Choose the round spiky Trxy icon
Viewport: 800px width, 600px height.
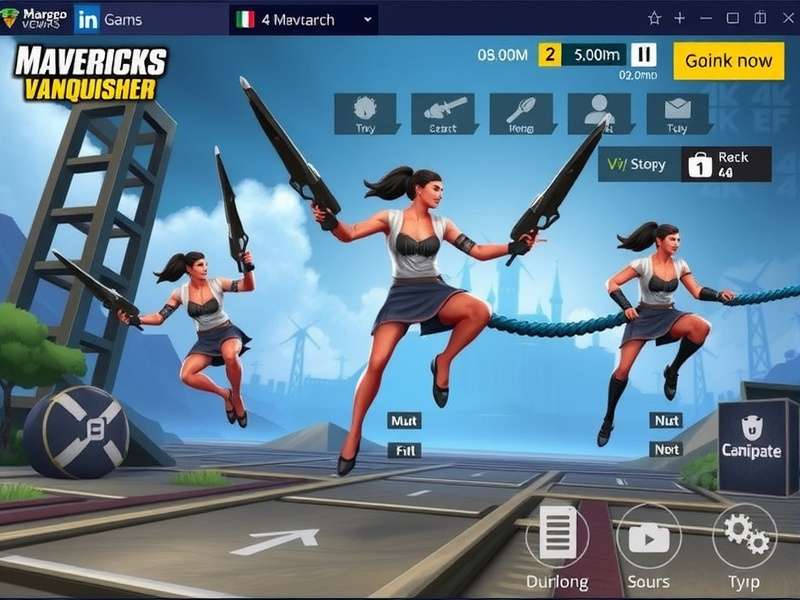coord(364,113)
